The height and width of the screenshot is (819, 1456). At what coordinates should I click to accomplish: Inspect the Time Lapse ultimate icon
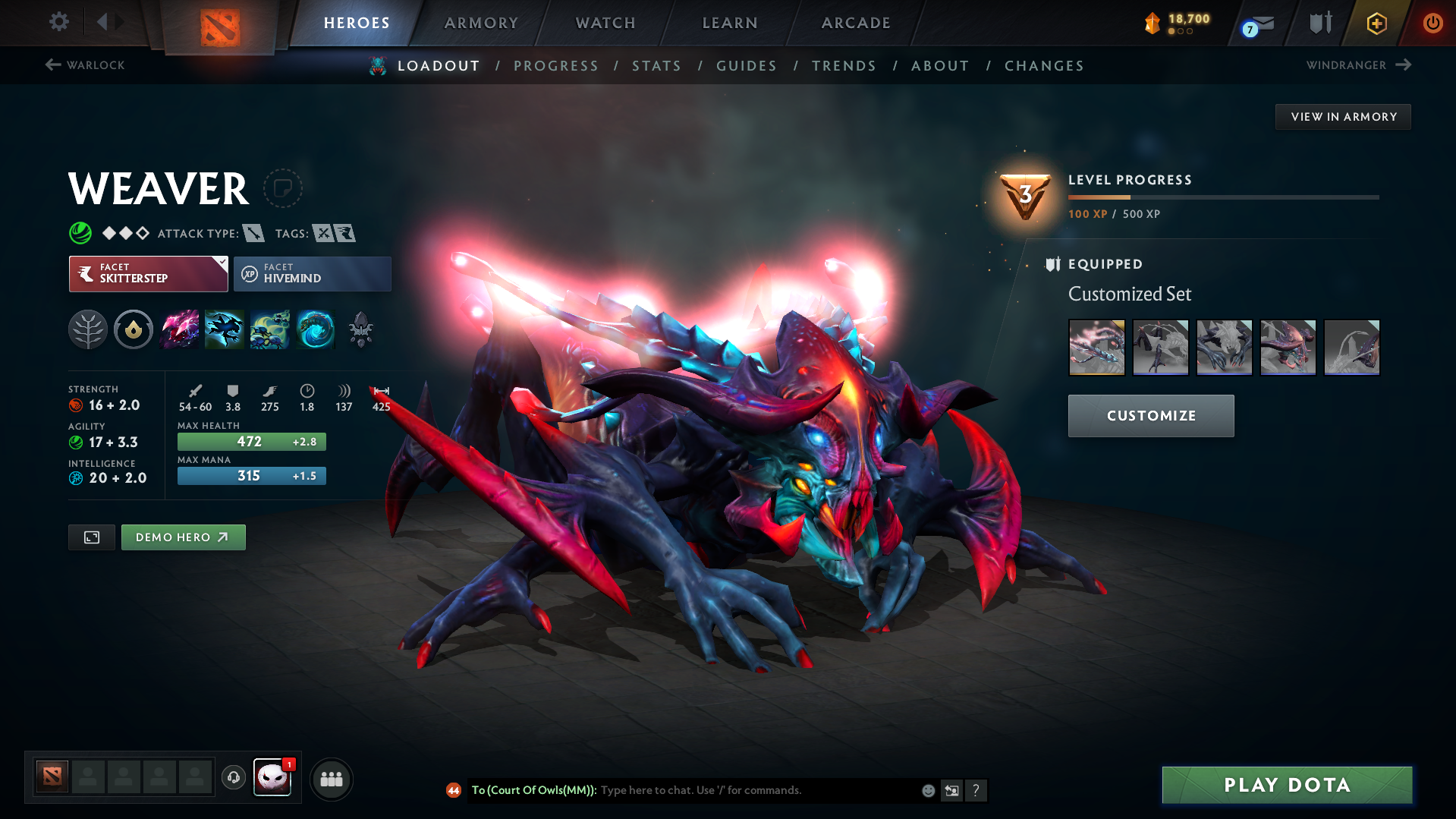tap(316, 329)
